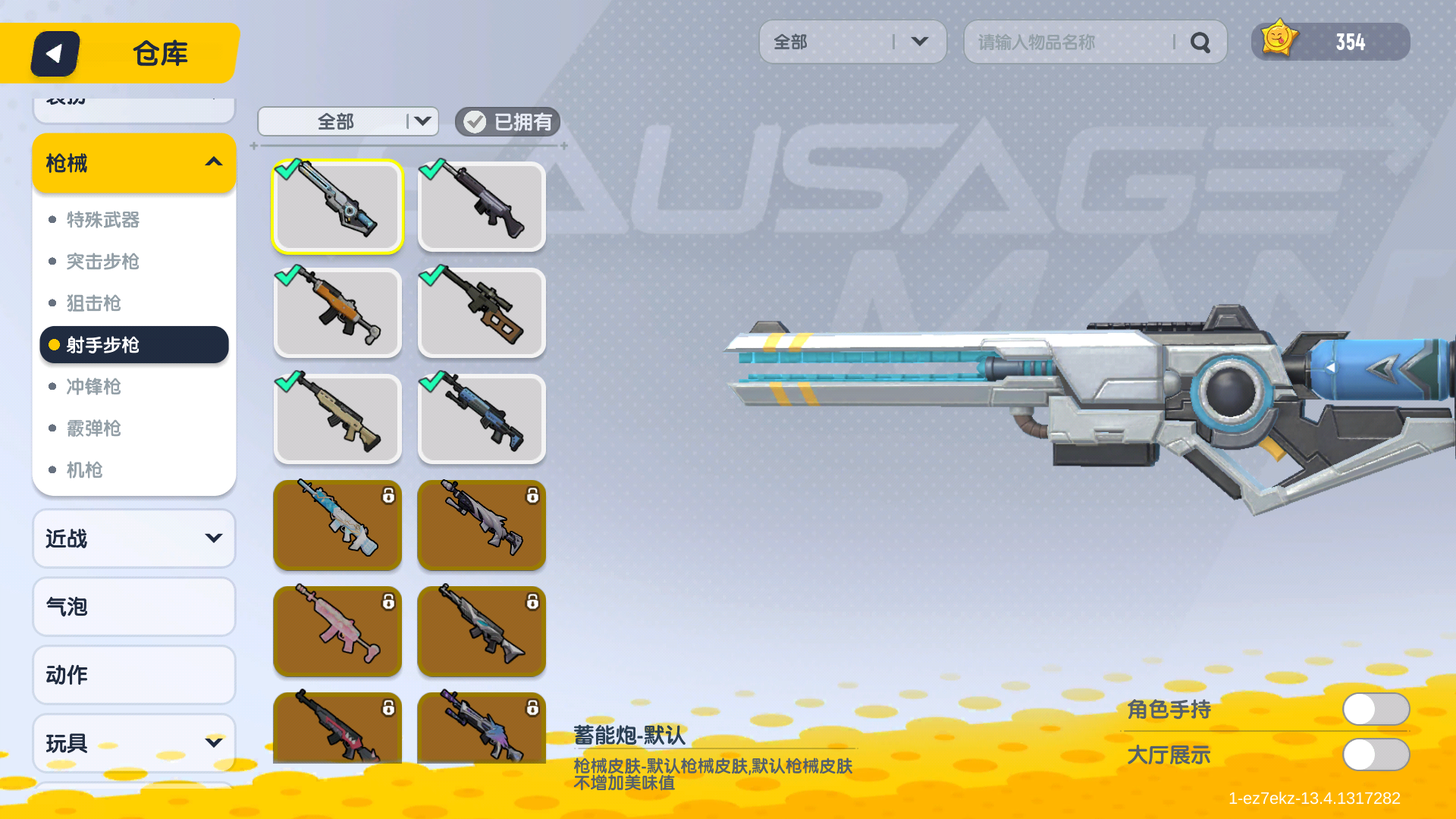Go back using the arrow button
Viewport: 1456px width, 819px height.
click(x=55, y=54)
